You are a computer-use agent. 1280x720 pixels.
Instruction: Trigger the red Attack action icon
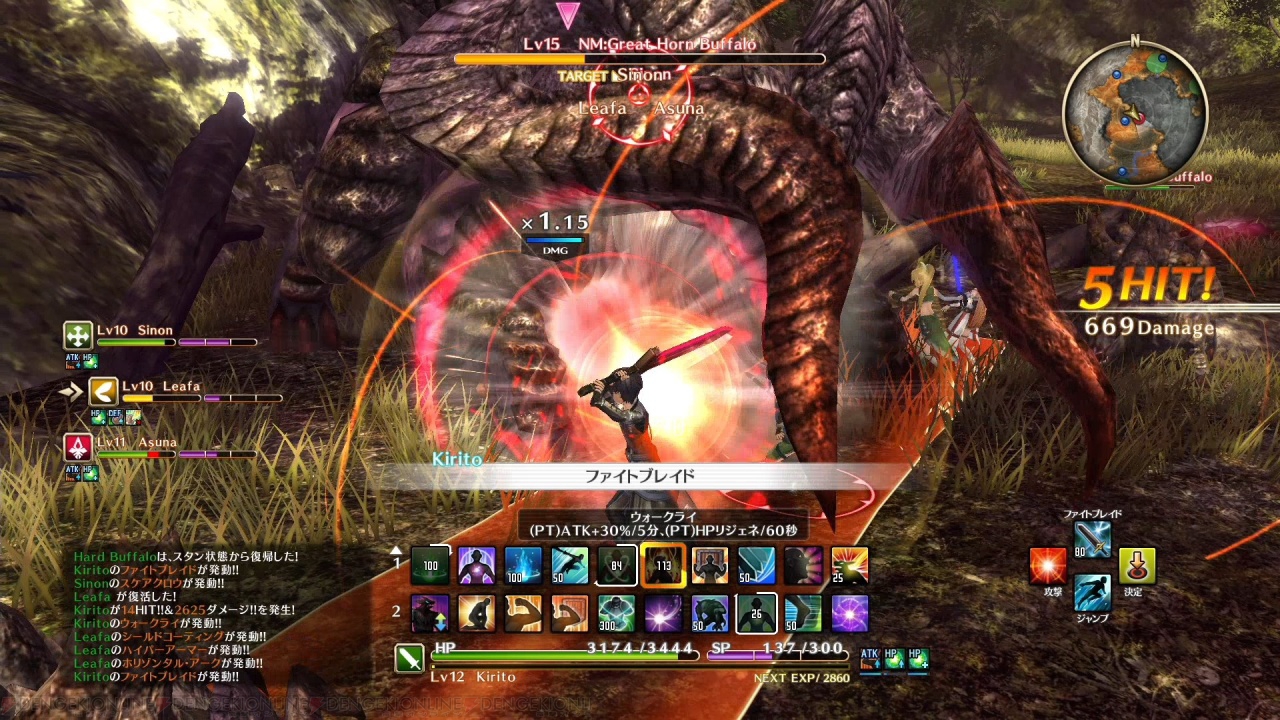[x=1048, y=566]
